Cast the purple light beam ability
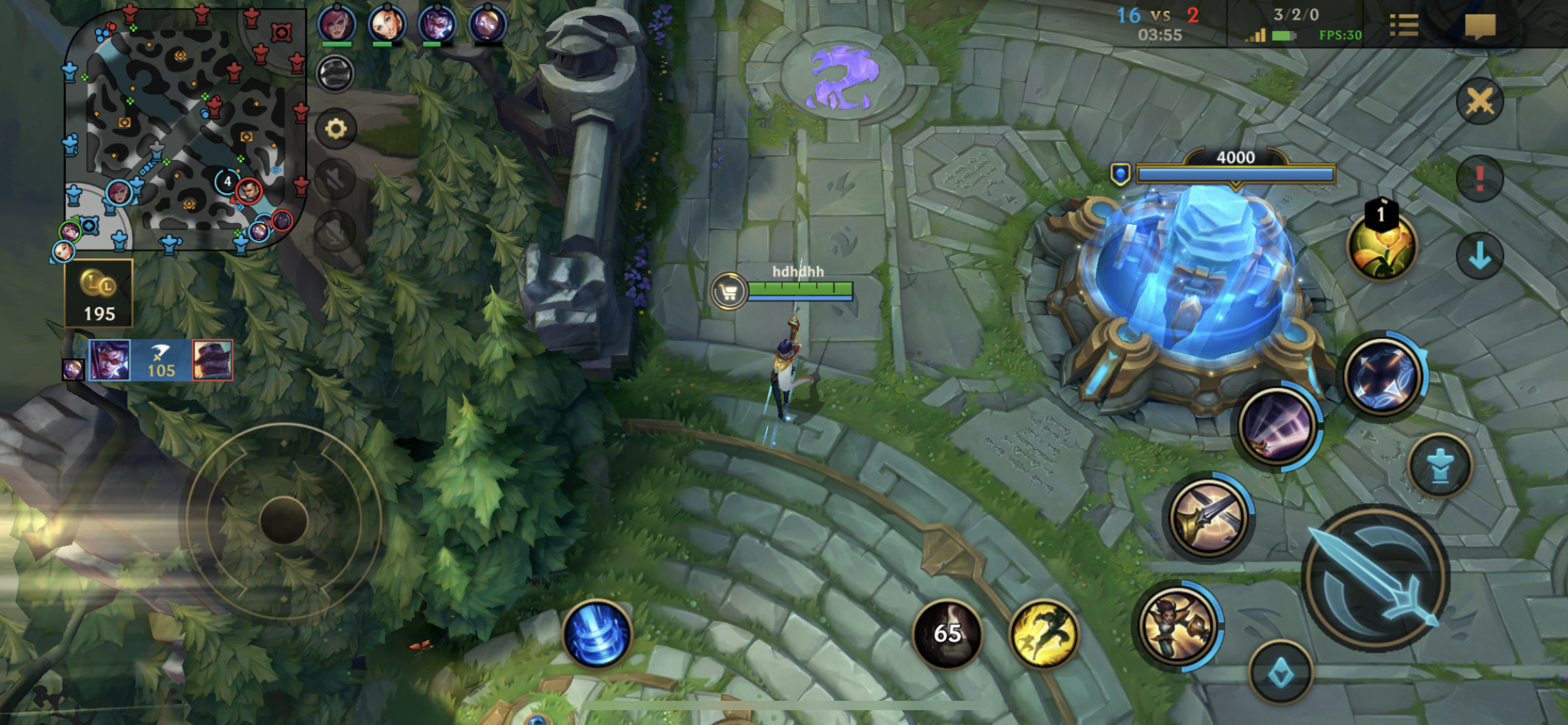 pyautogui.click(x=1278, y=426)
